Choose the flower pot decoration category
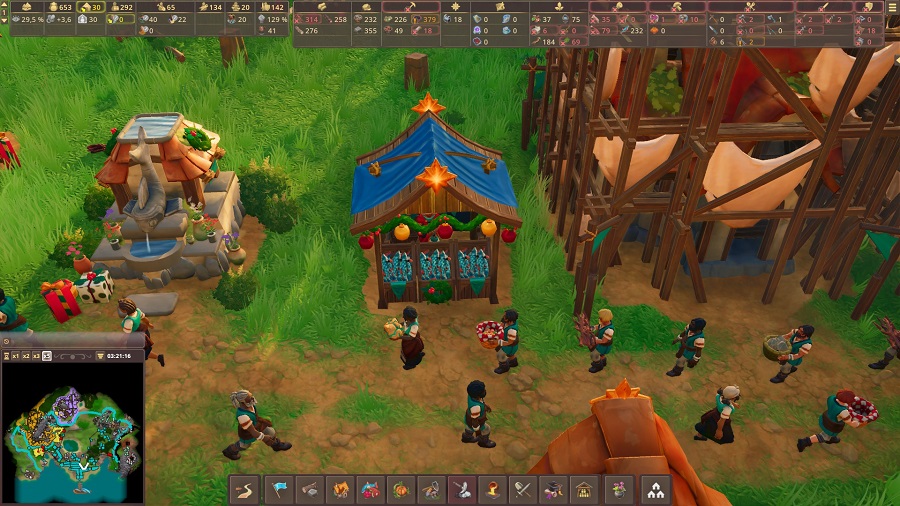Viewport: 900px width, 506px height. click(619, 490)
